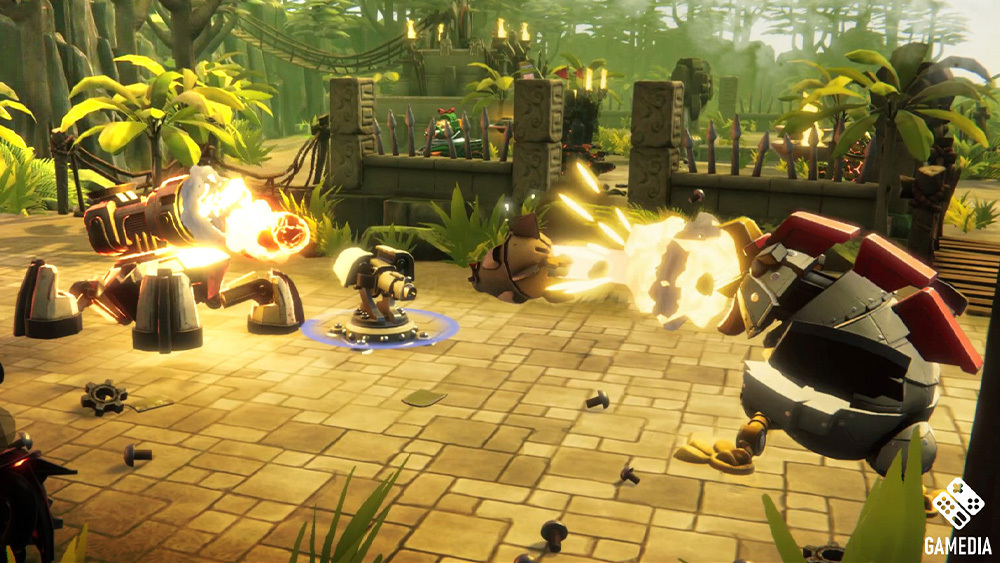Click the Gamedia watermark logo
Image resolution: width=1000 pixels, height=563 pixels.
pyautogui.click(x=957, y=516)
